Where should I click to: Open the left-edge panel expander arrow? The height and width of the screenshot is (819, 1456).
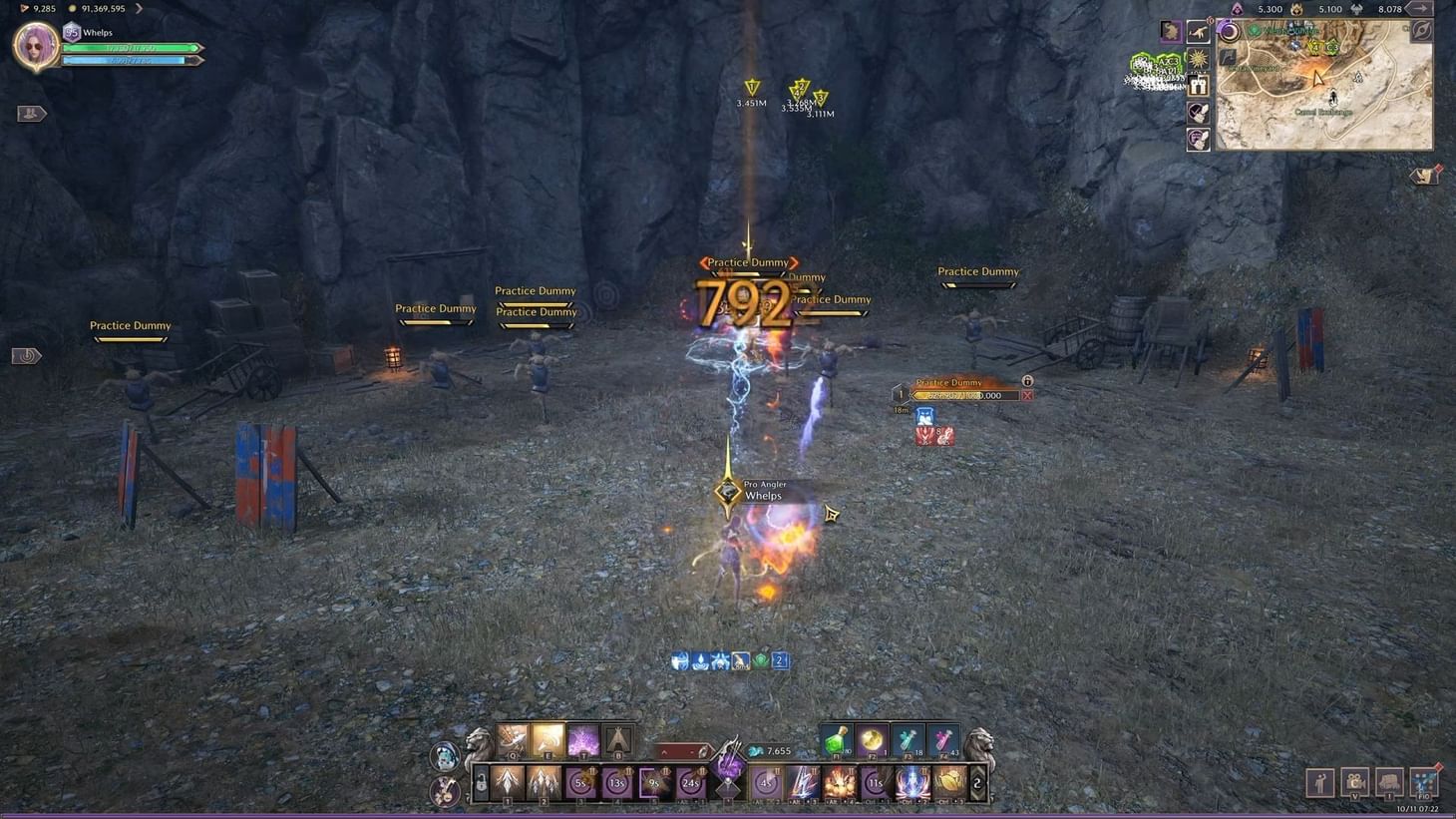[30, 113]
